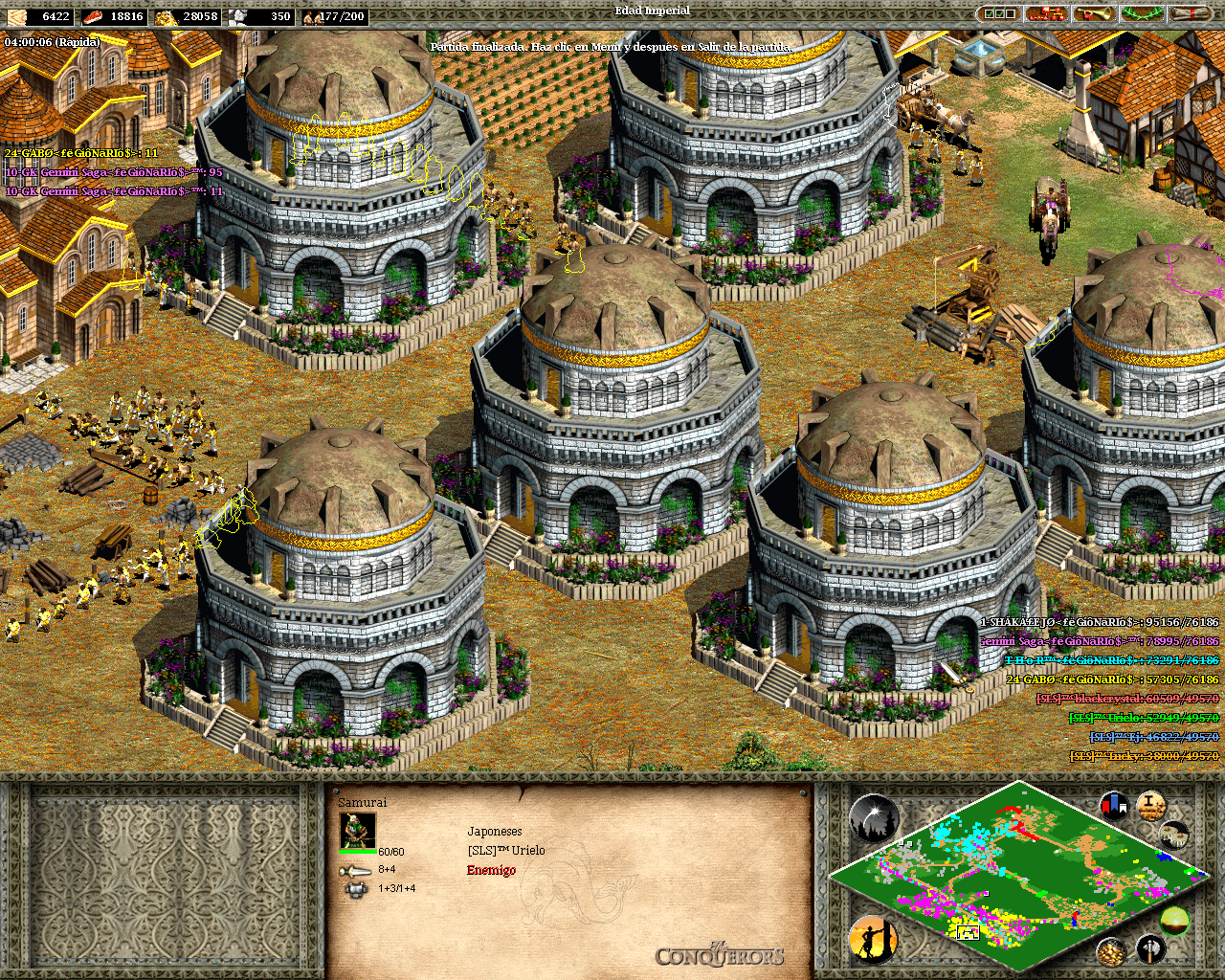Image resolution: width=1225 pixels, height=980 pixels.
Task: Switch to normal minimap mode
Action: tap(1174, 922)
